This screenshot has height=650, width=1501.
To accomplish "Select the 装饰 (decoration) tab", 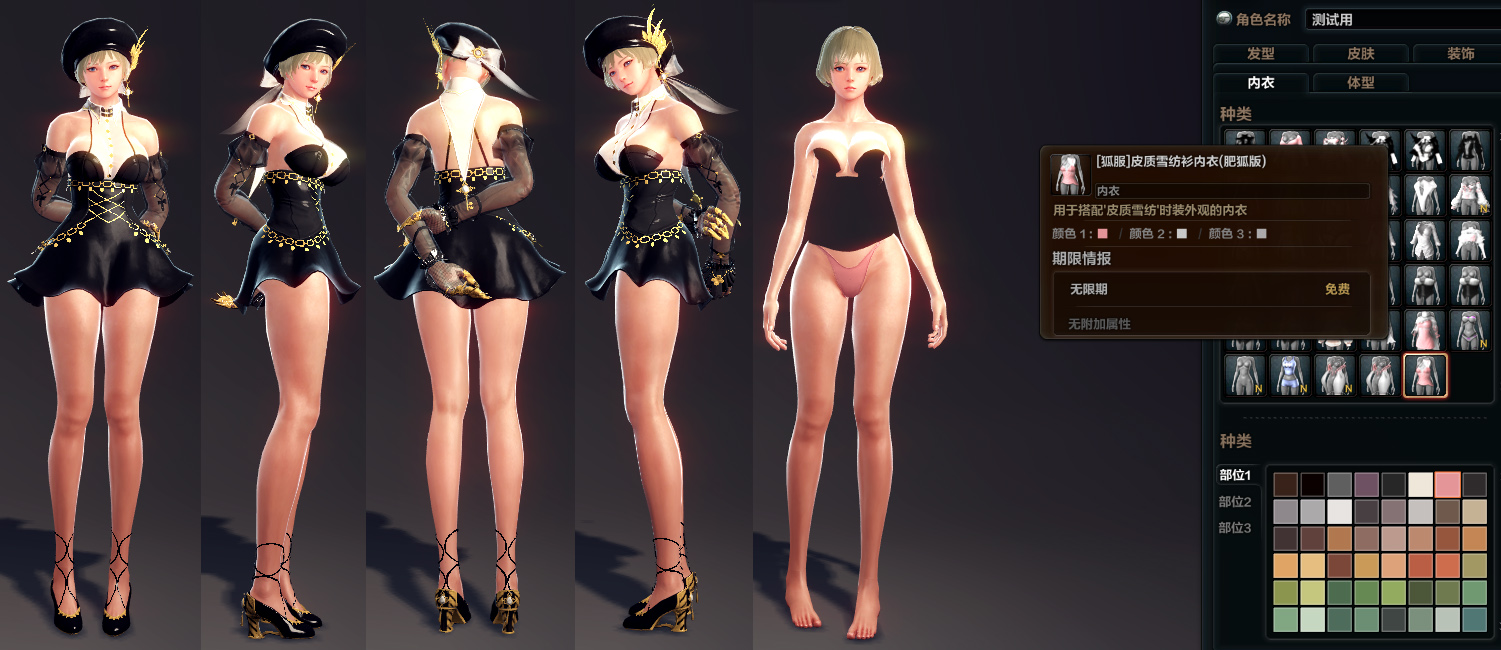I will pyautogui.click(x=1459, y=54).
